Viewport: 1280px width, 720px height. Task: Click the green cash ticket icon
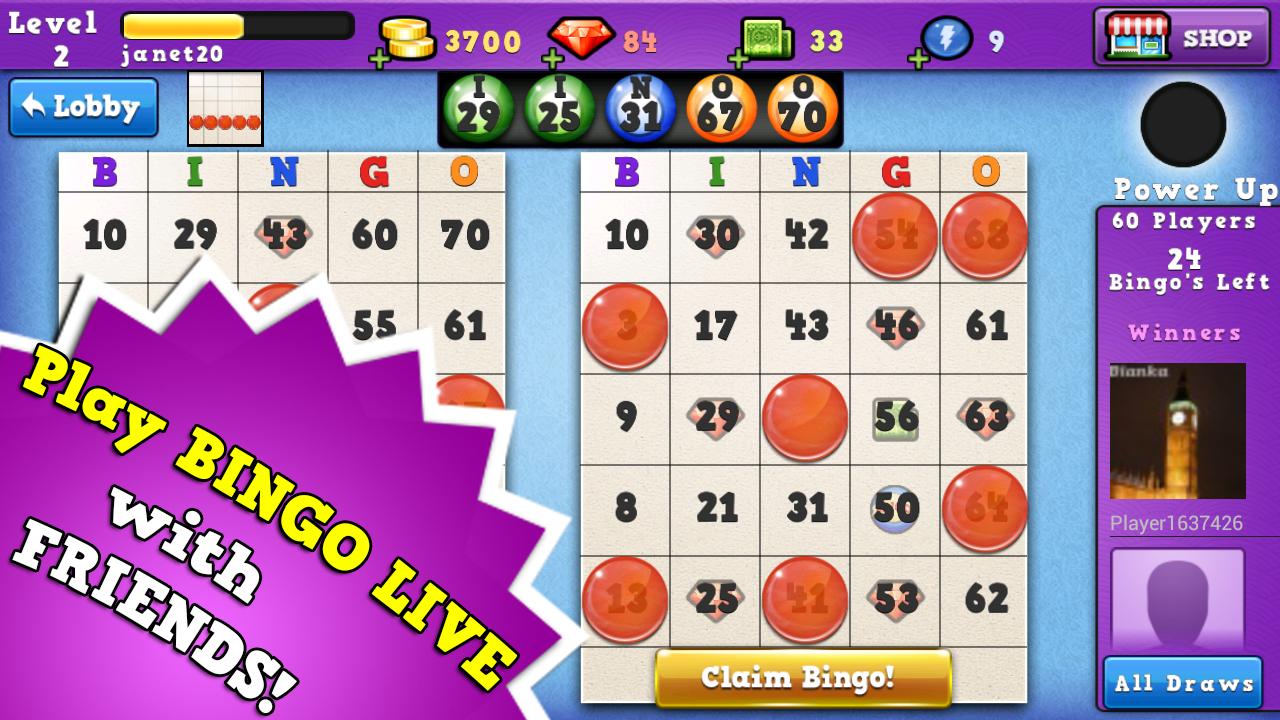pyautogui.click(x=764, y=36)
